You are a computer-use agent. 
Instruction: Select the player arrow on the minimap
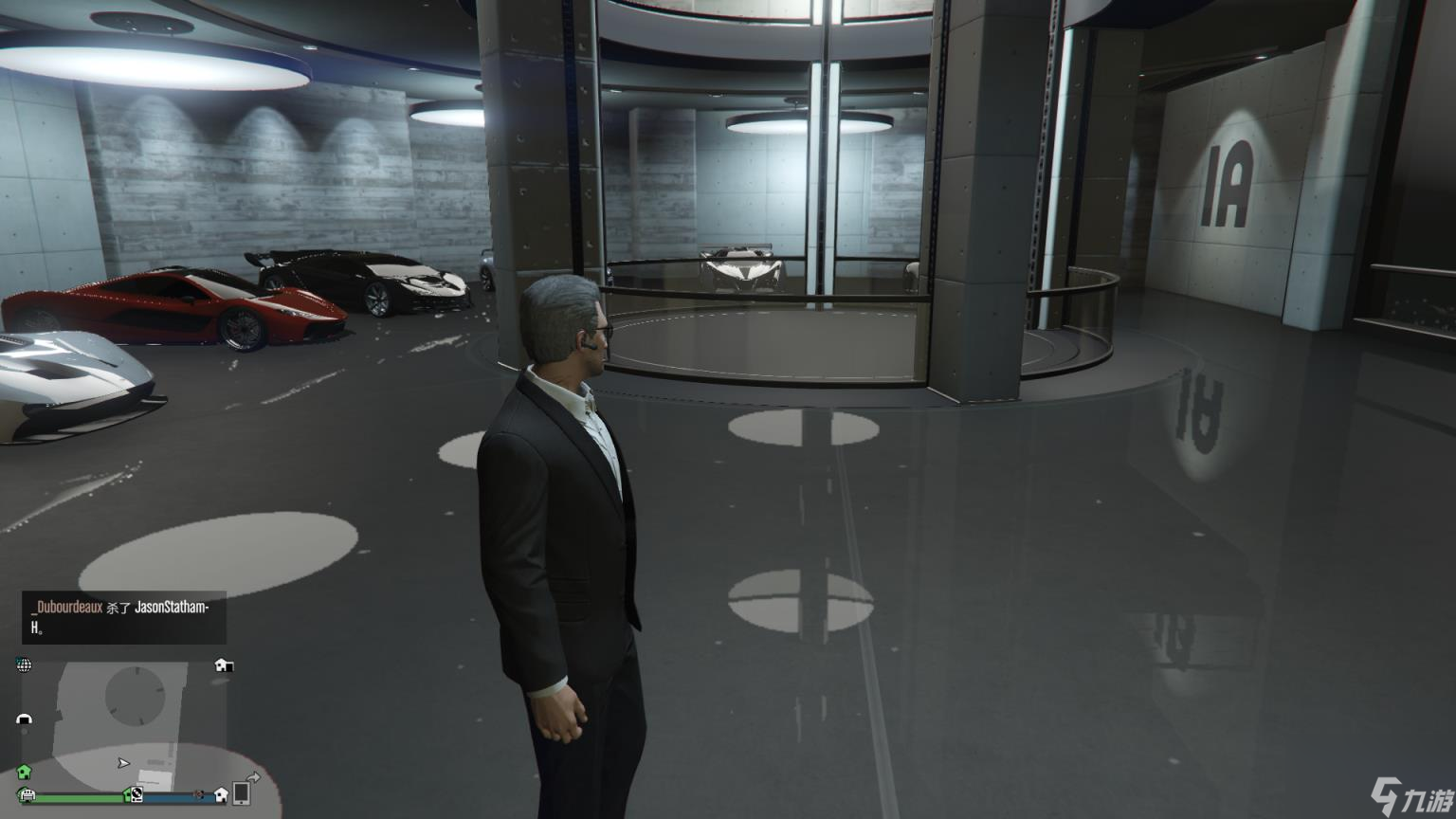(123, 763)
